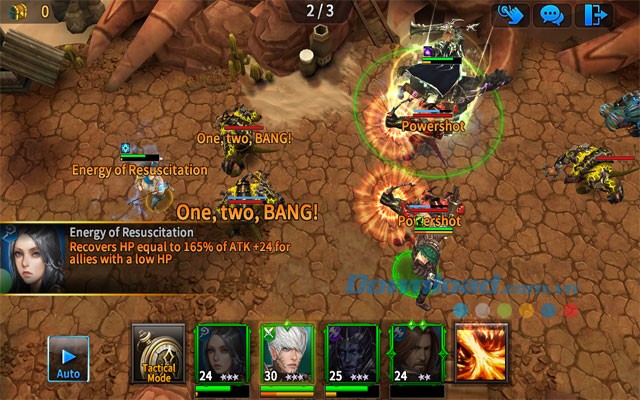Tap the pointing hand touch button

[508, 15]
